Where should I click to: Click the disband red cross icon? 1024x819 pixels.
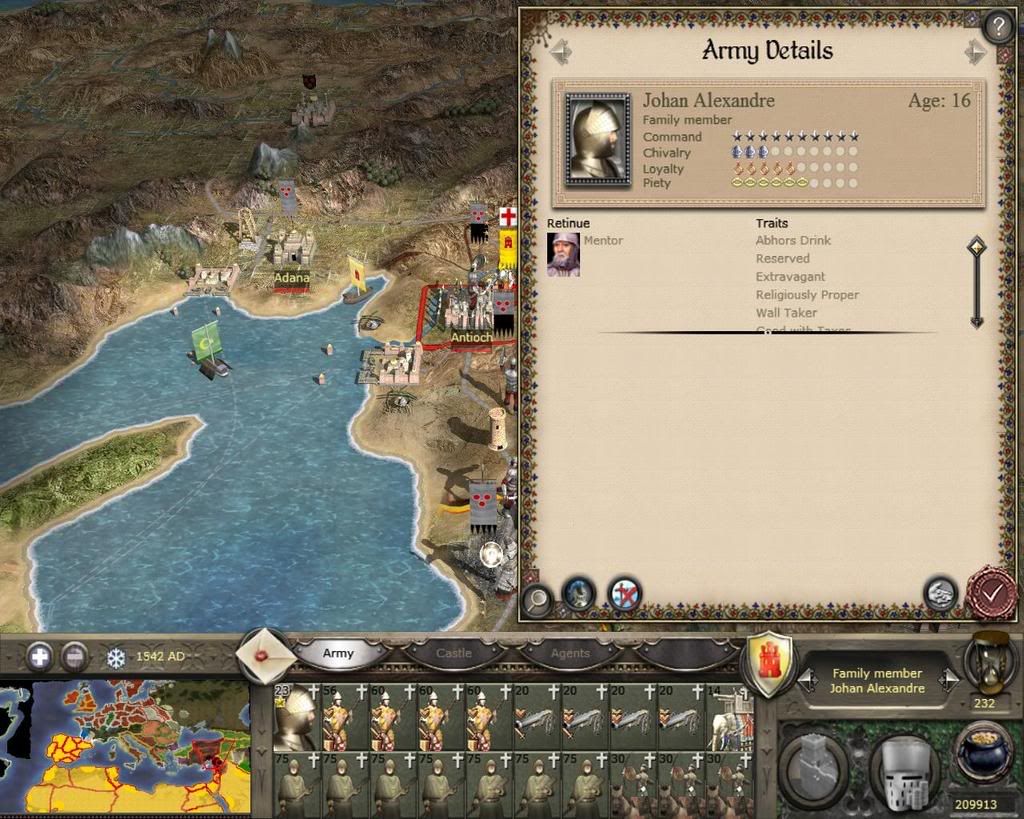click(x=624, y=594)
